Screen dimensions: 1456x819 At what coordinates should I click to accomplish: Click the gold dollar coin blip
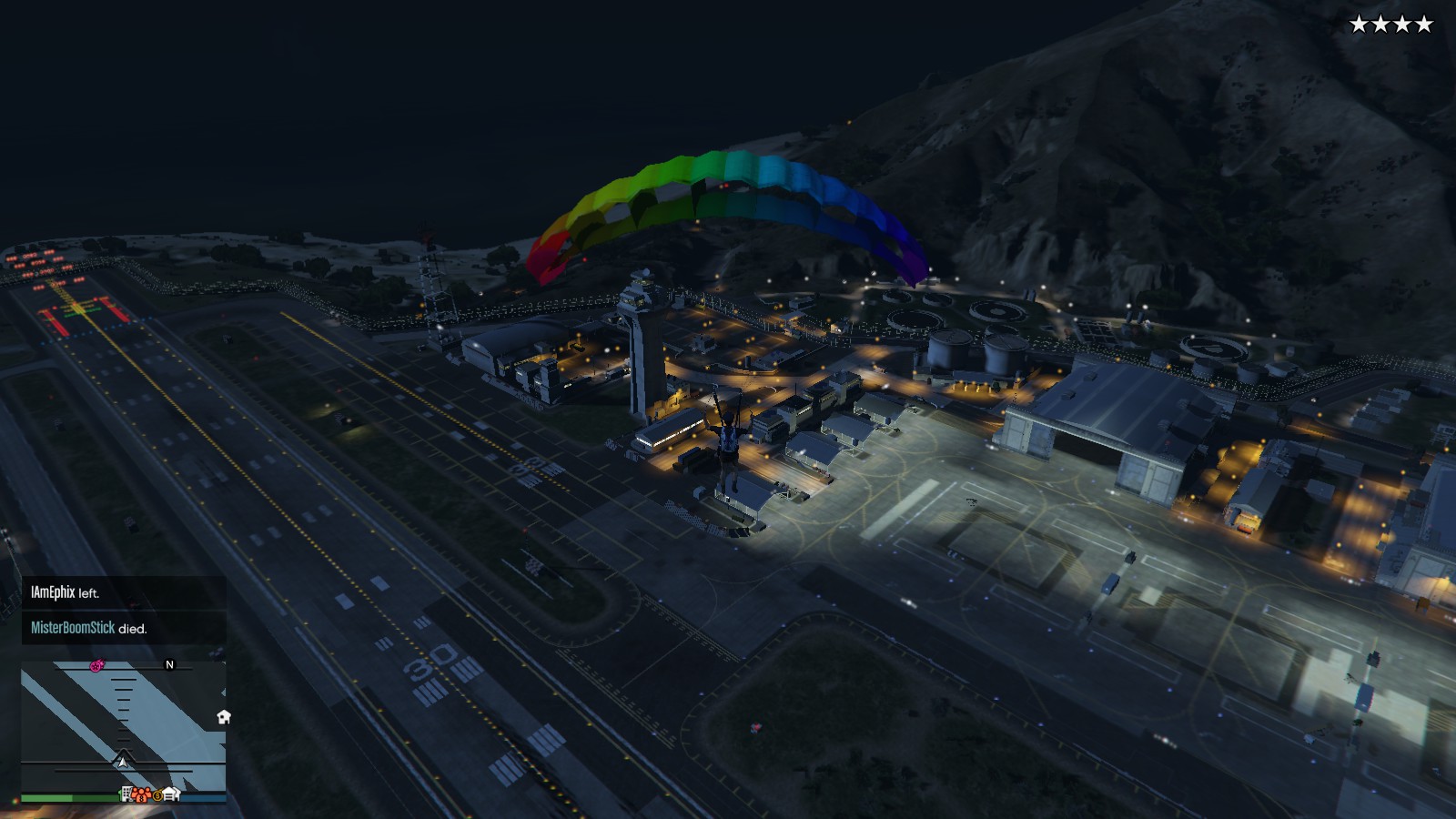[157, 795]
